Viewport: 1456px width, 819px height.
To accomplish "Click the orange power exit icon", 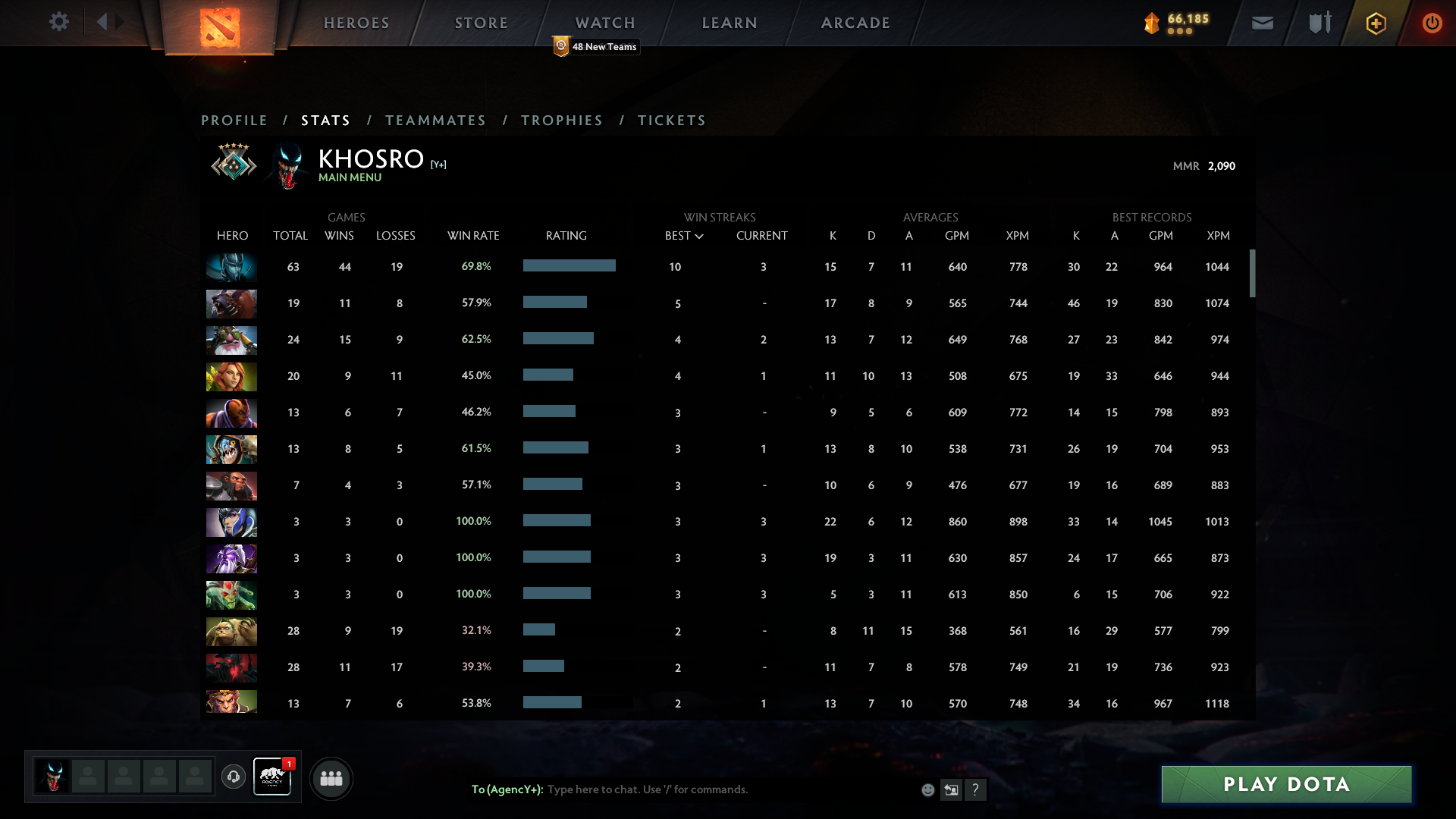I will click(x=1432, y=23).
